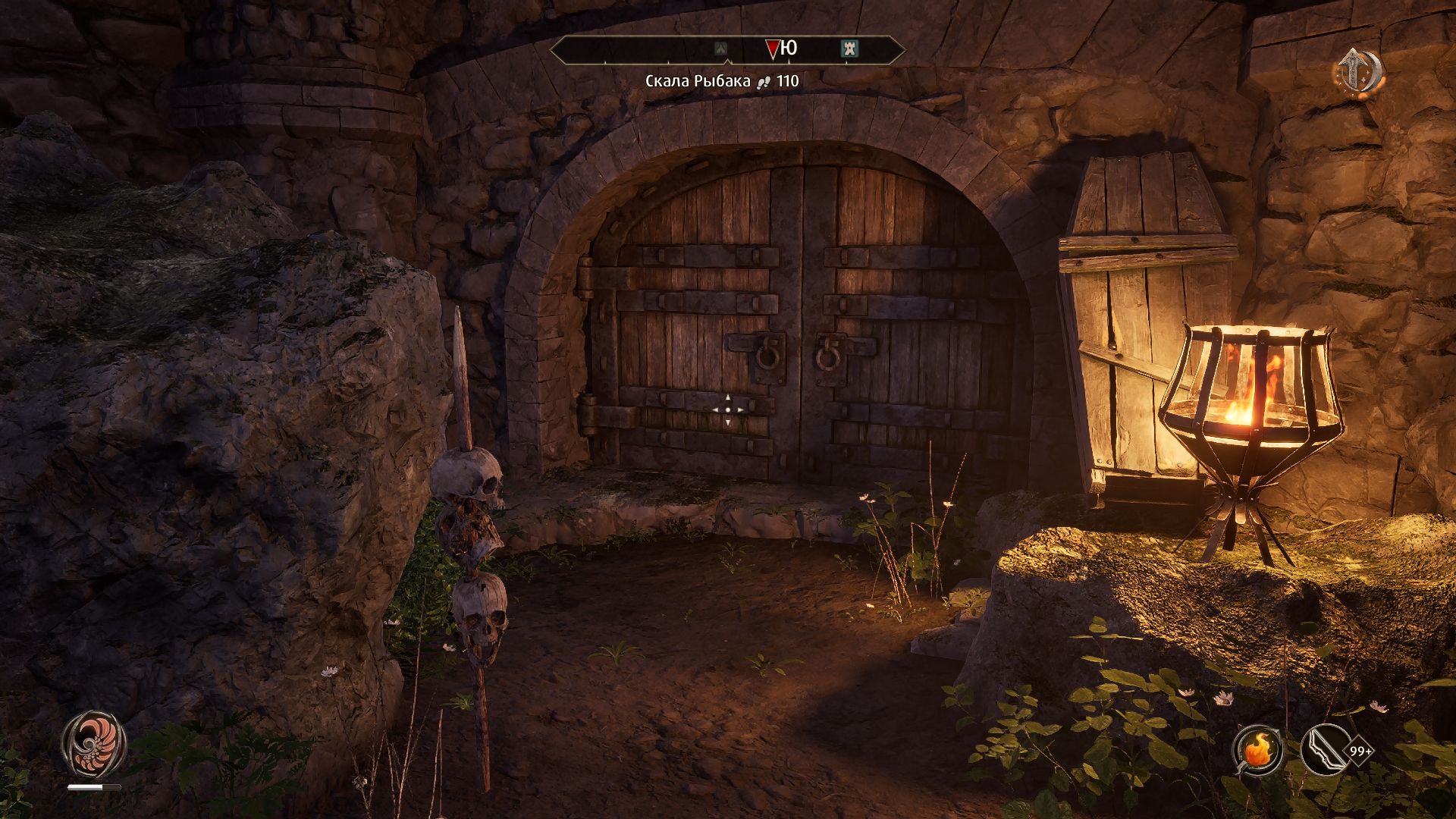
Task: Click the faded tent marker on the compass
Action: tap(721, 49)
